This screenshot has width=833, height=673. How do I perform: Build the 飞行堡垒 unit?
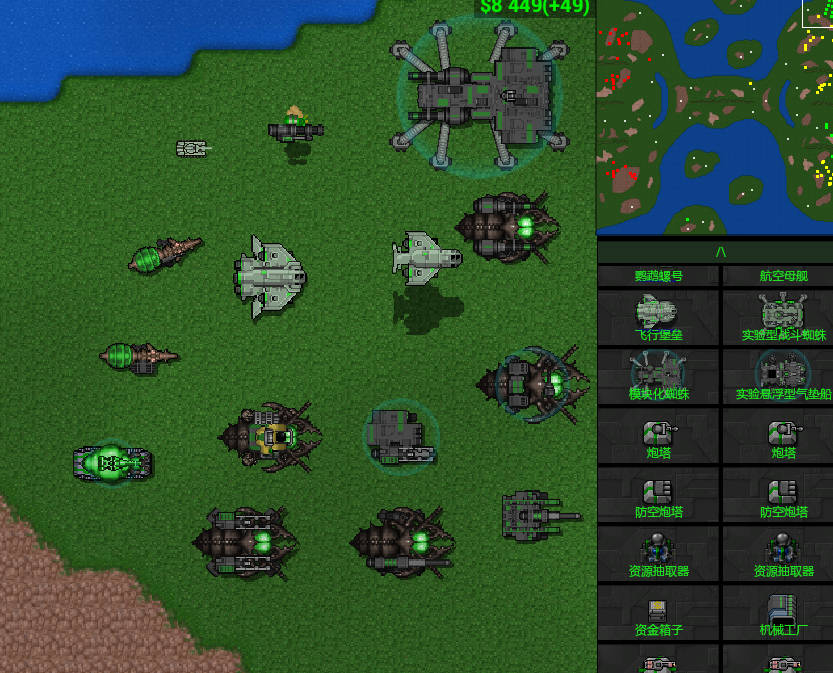658,317
